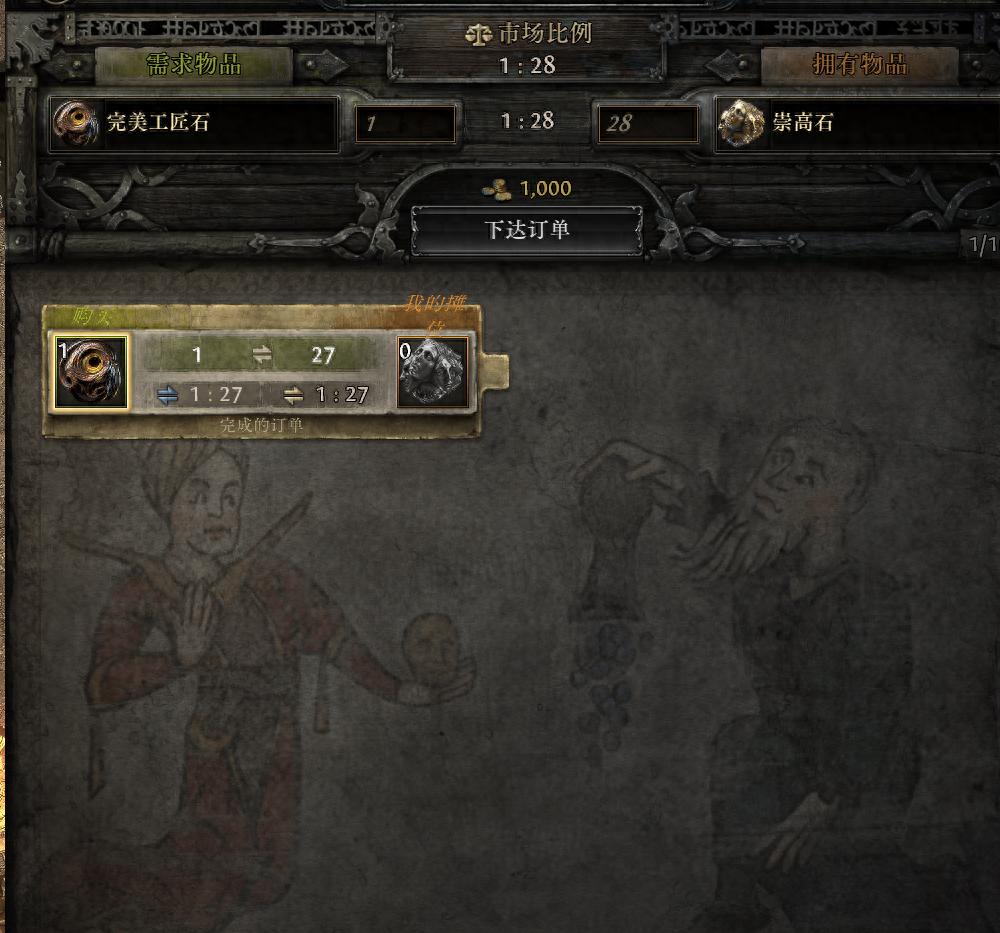Click the 下达订单 place order button
The width and height of the screenshot is (1000, 933).
pos(527,230)
